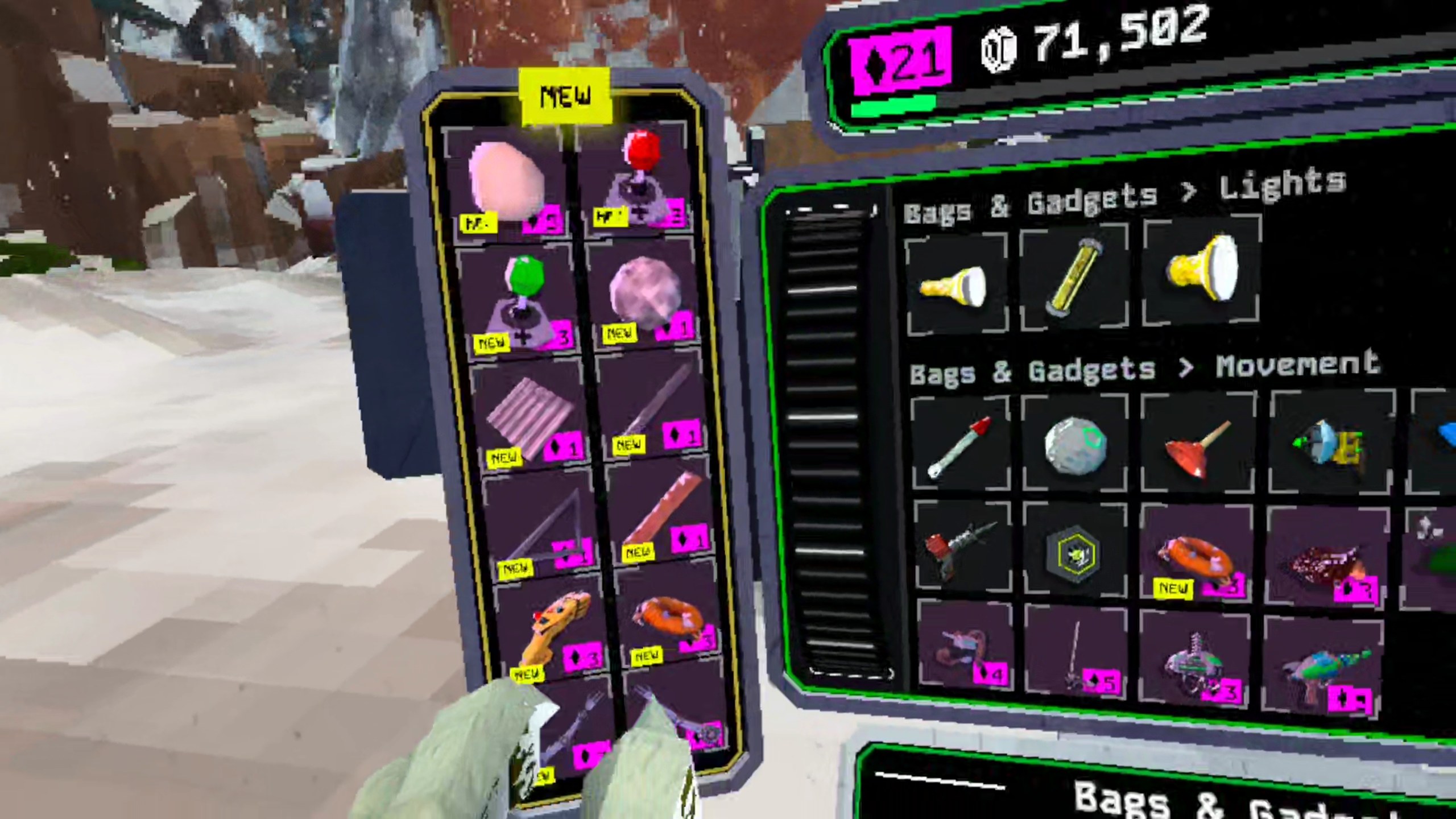Screen dimensions: 1456x819
Task: Select the red-tipped rocket stick gadget
Action: (958, 446)
